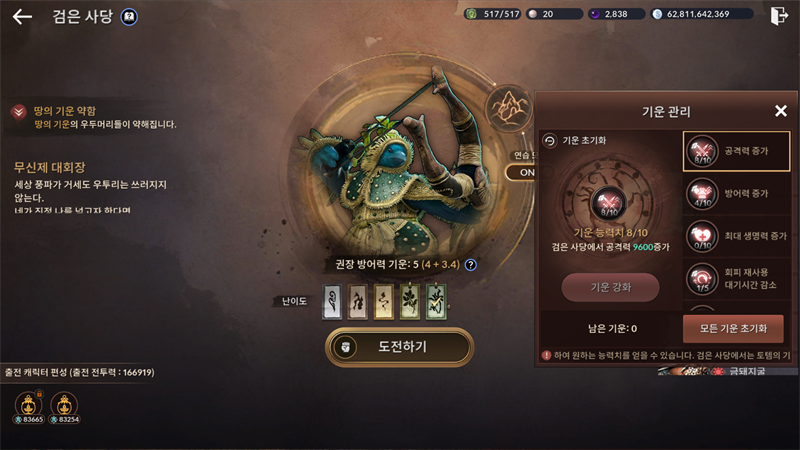The width and height of the screenshot is (800, 450).
Task: Reset all with 모든 기운 초기화
Action: [733, 329]
